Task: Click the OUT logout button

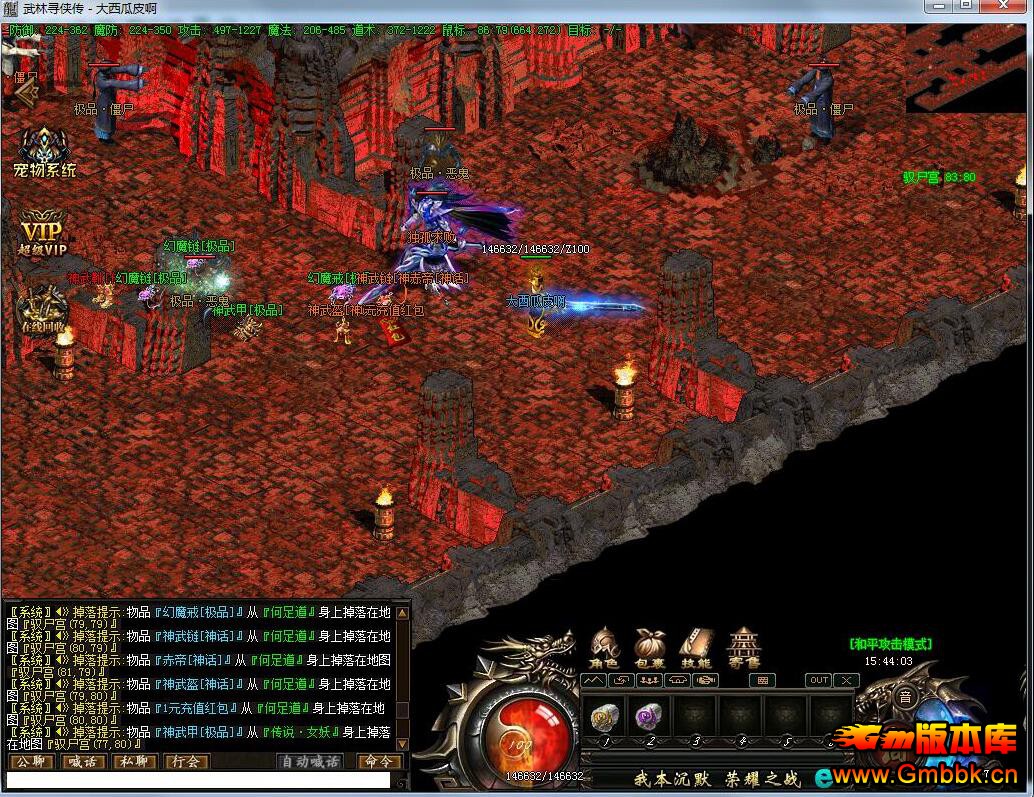Action: (819, 680)
